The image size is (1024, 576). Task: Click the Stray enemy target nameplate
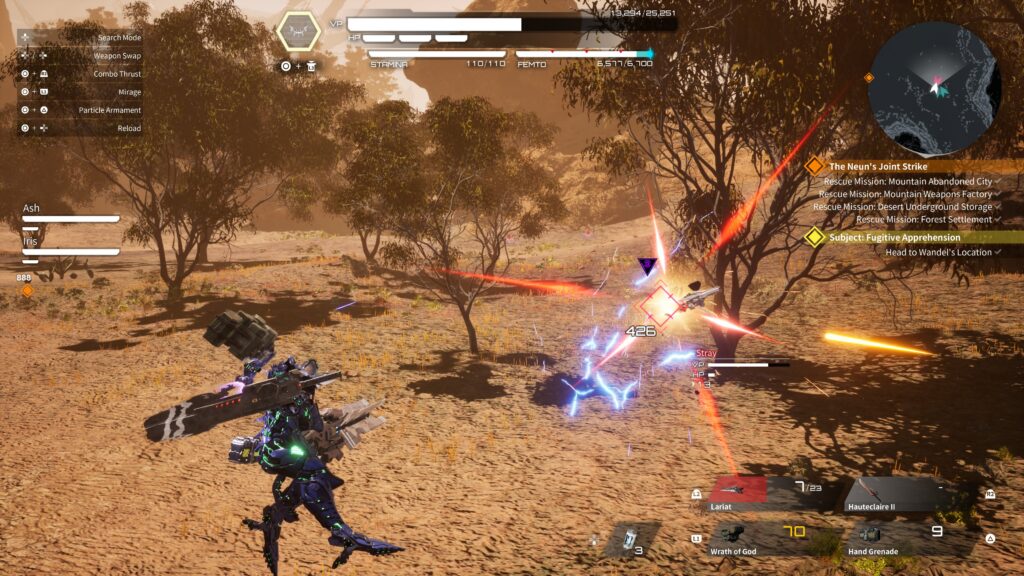tap(707, 353)
